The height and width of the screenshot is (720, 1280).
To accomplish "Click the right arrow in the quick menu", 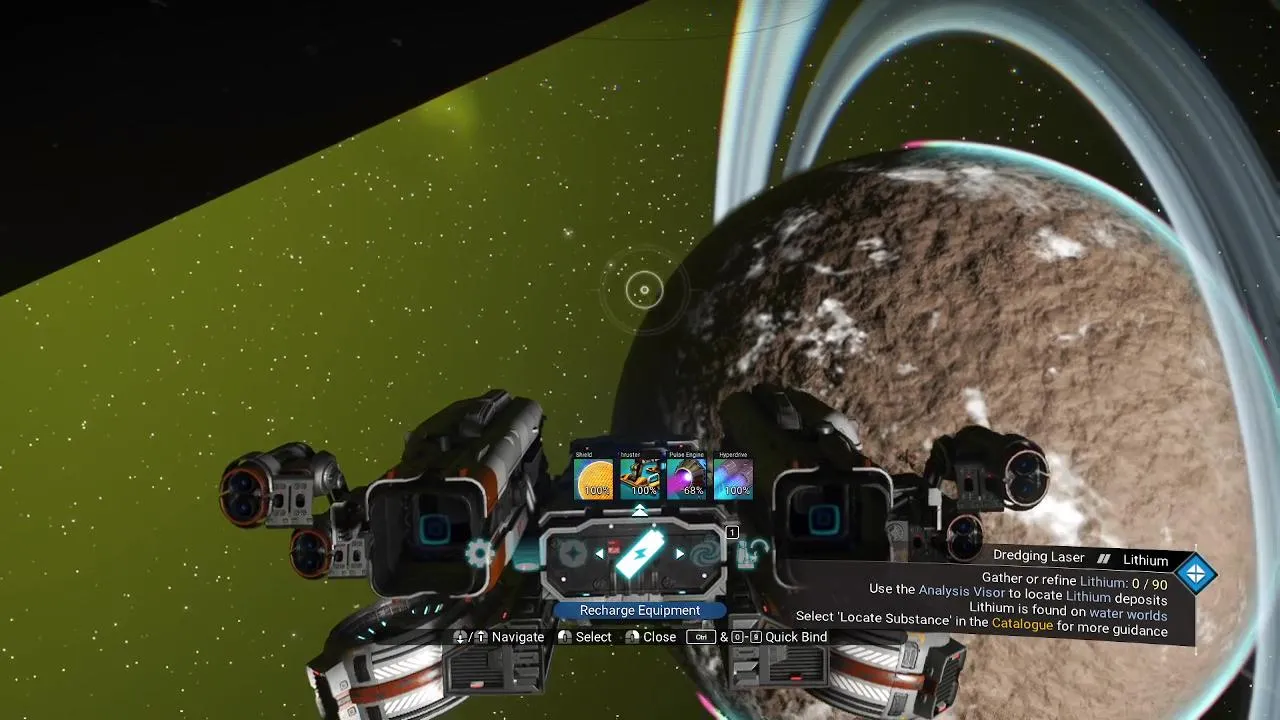I will pyautogui.click(x=680, y=554).
